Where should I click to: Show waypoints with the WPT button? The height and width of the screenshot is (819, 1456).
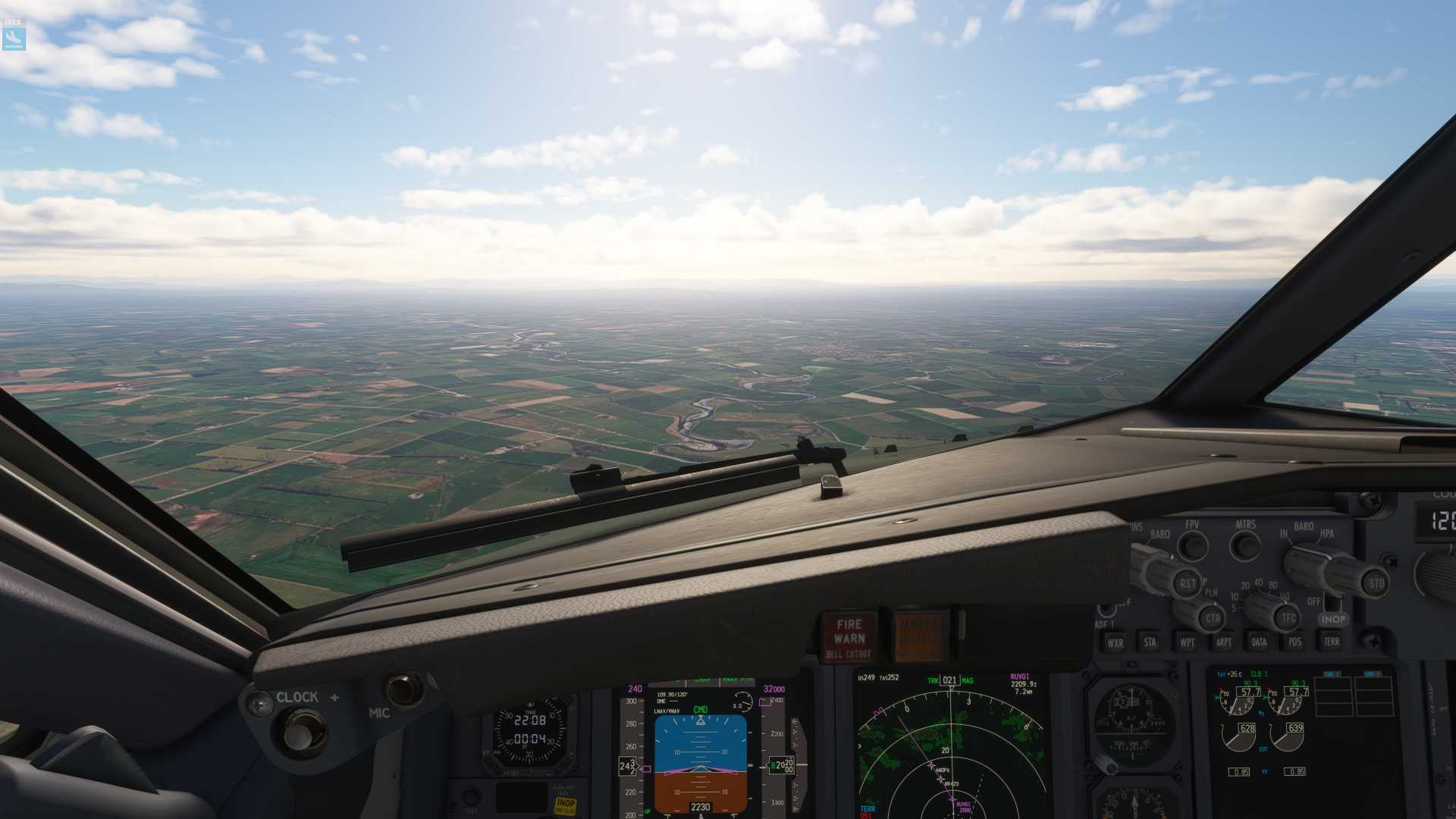click(1188, 642)
